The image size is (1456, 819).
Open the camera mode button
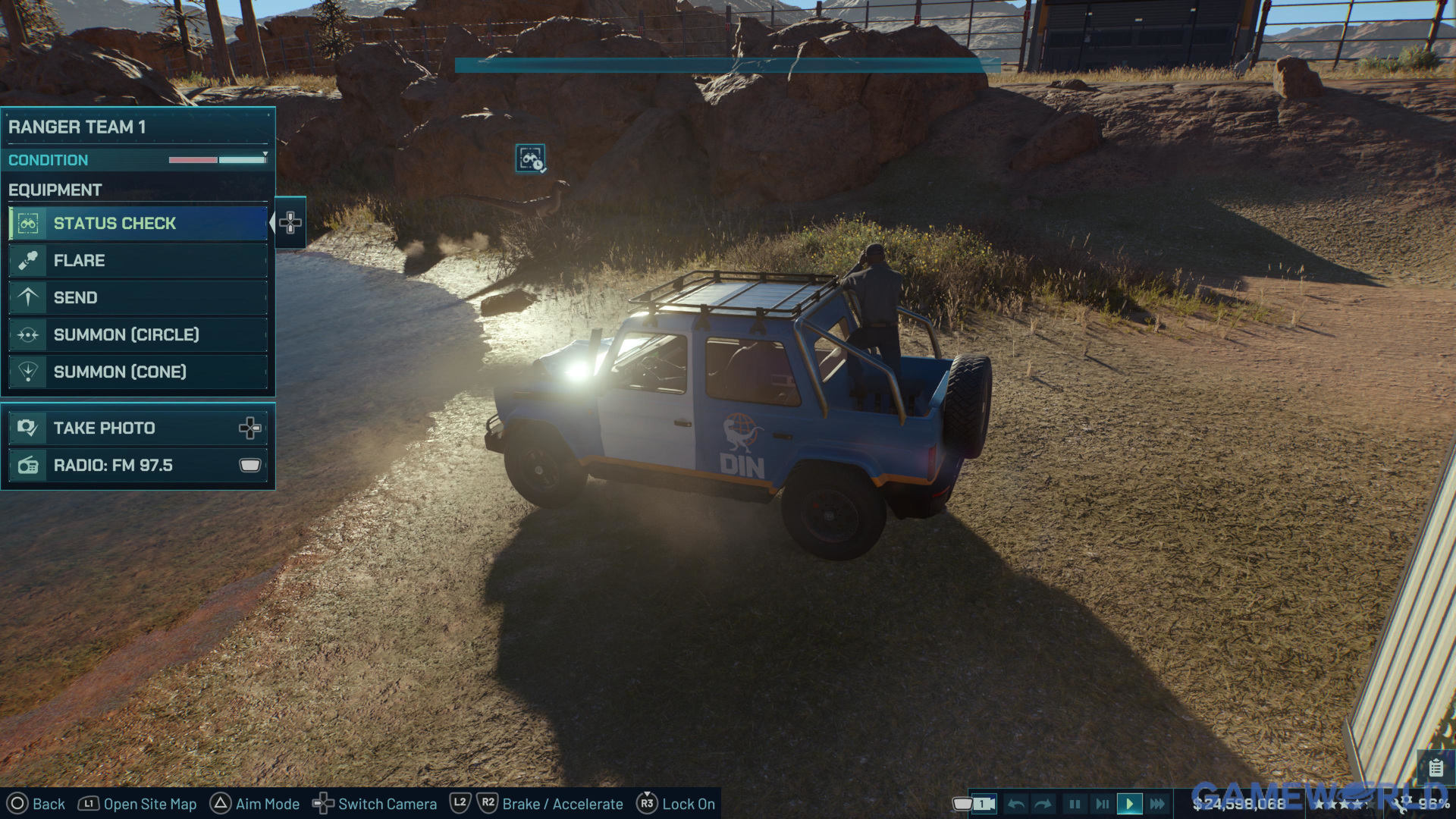tap(983, 804)
